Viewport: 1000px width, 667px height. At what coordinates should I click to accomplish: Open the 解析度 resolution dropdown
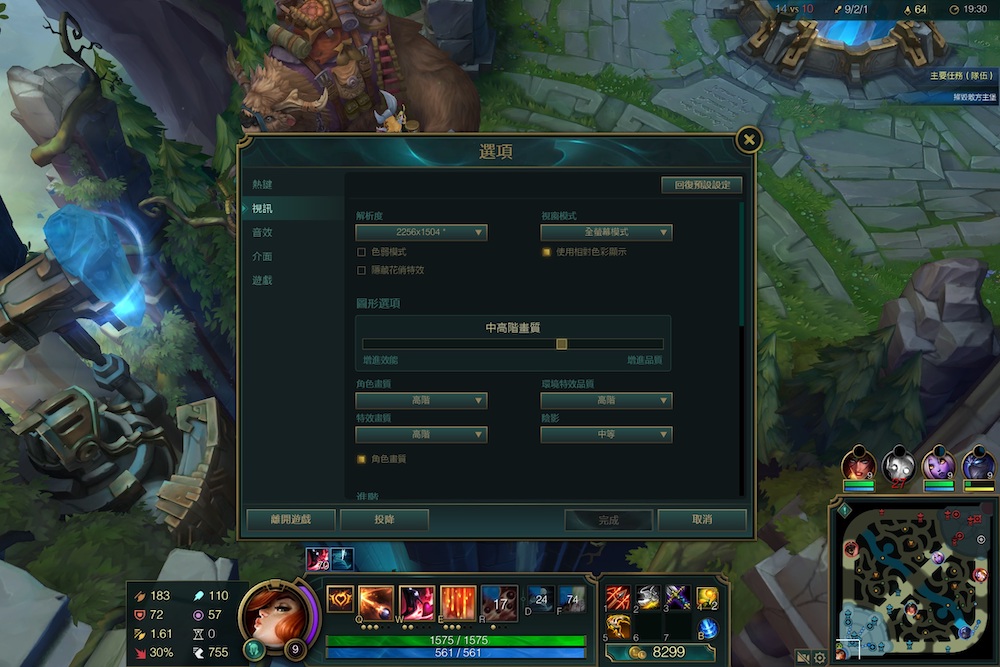click(421, 233)
